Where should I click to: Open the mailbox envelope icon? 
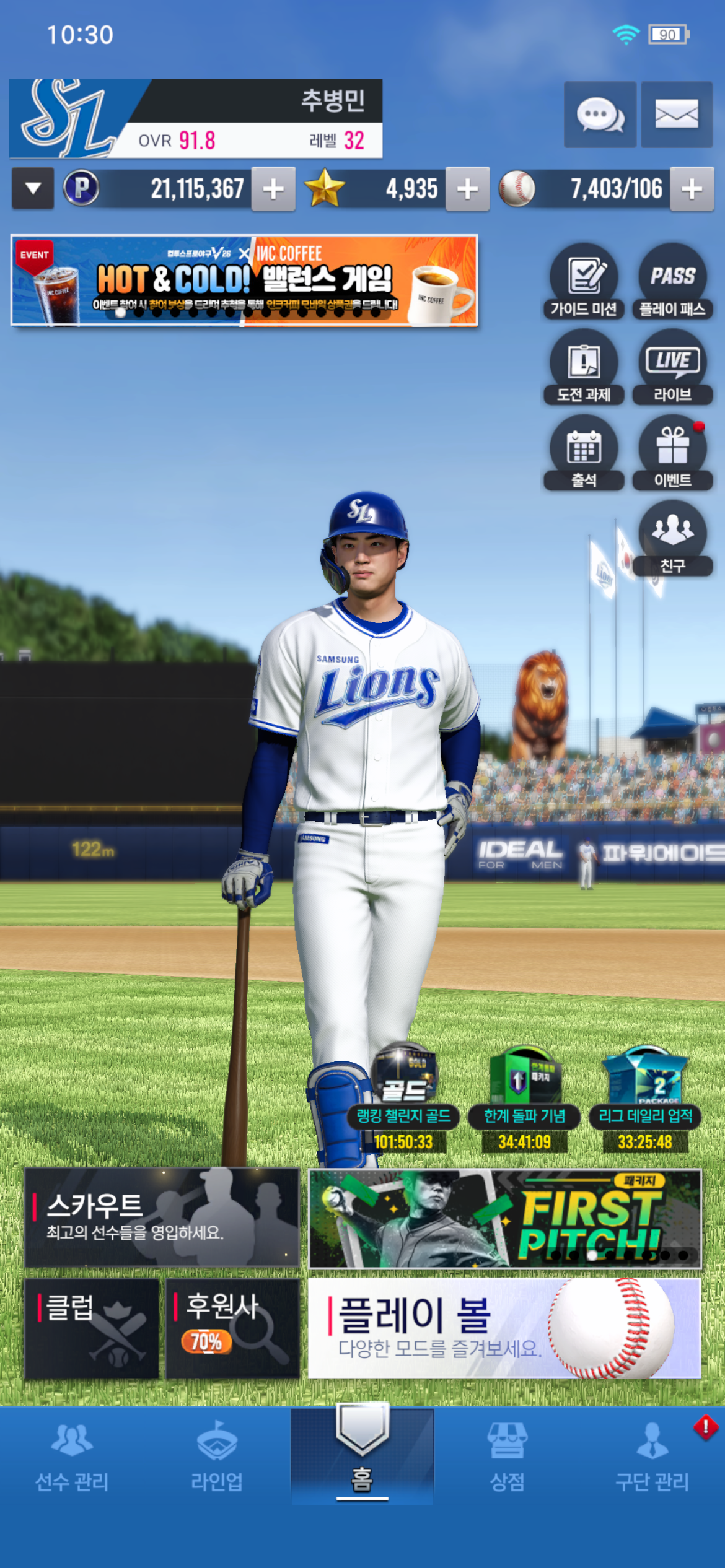[676, 115]
